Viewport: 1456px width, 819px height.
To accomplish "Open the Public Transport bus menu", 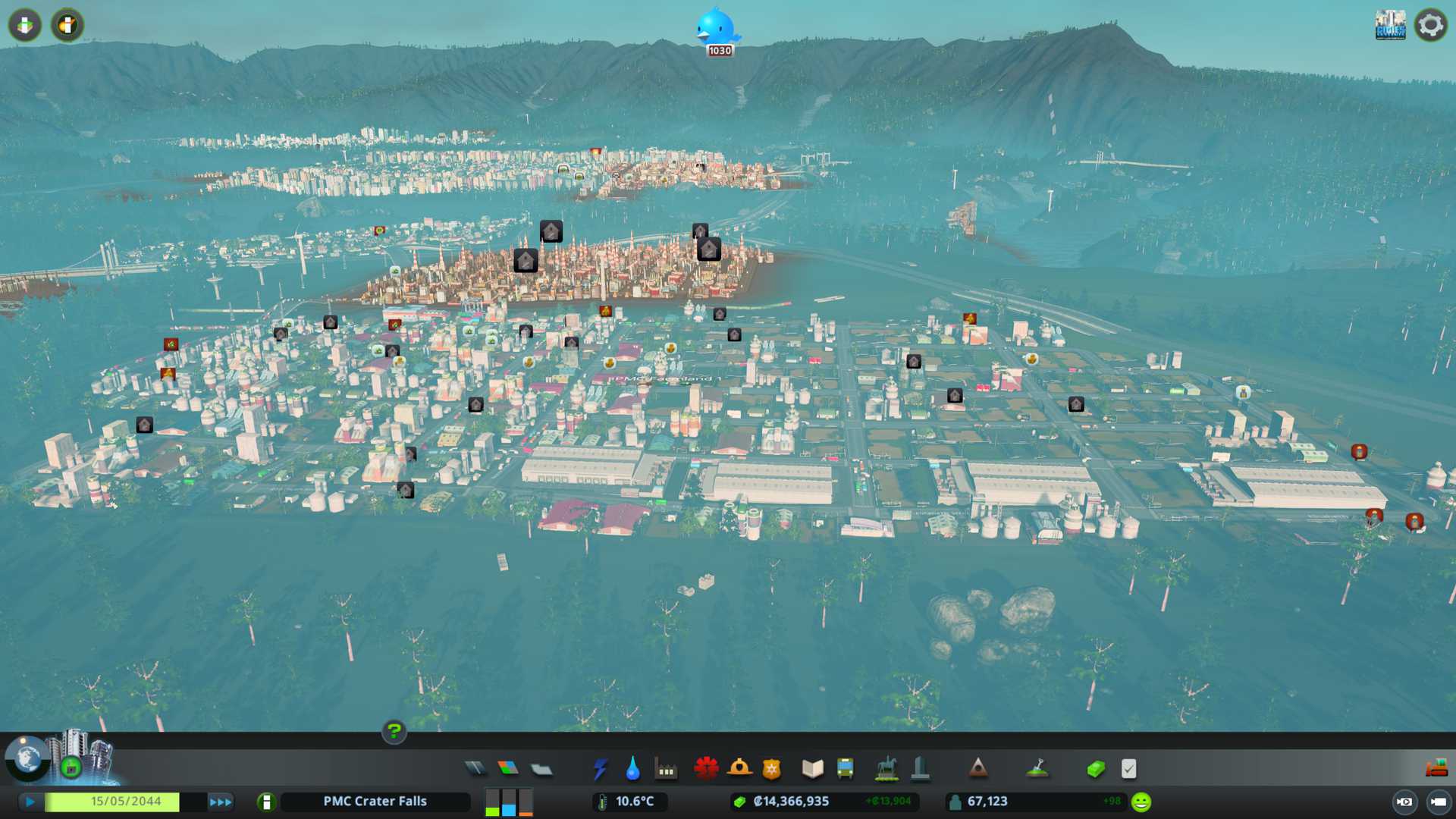I will coord(845,769).
